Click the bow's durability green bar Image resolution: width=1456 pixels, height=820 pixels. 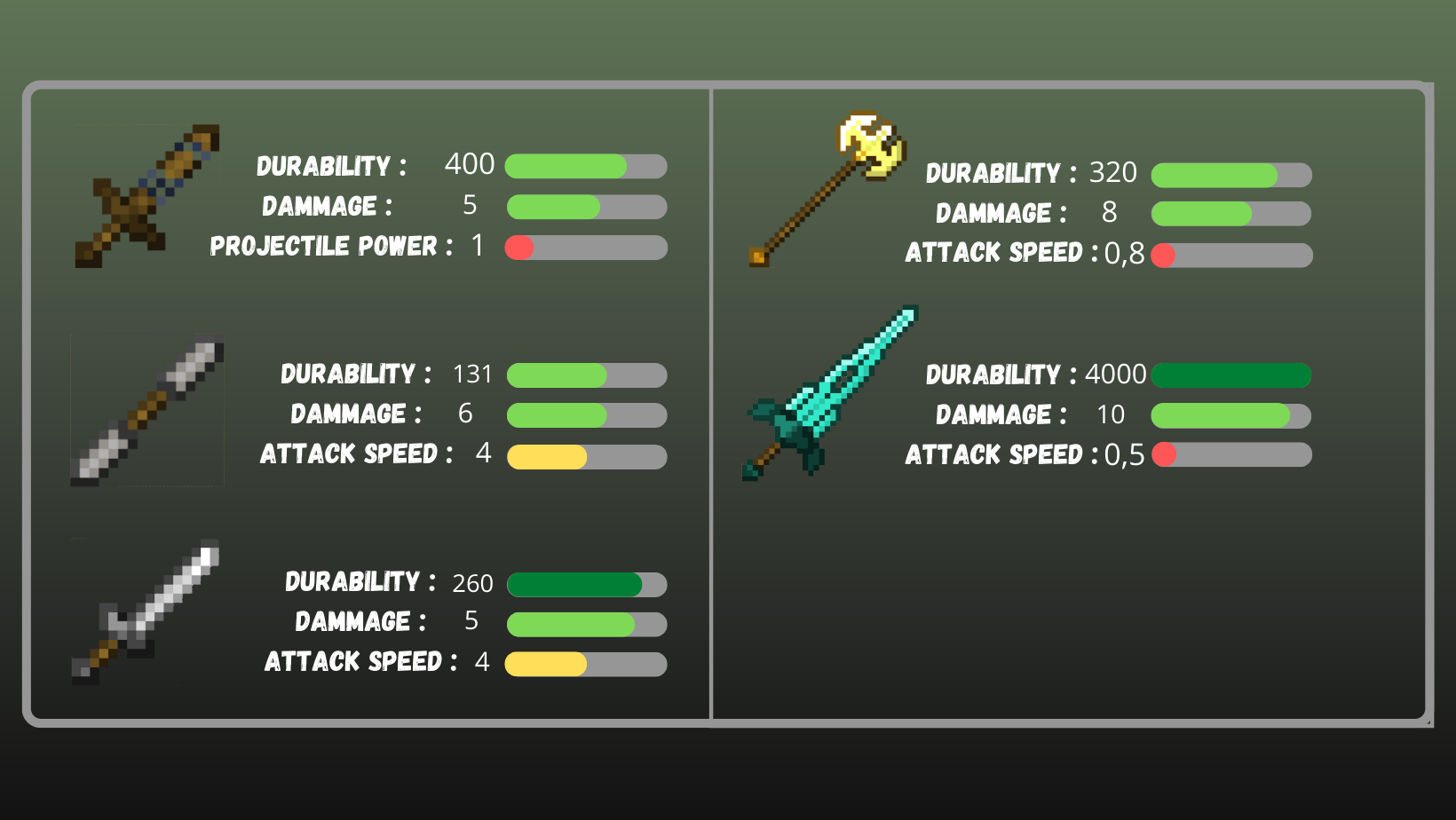coord(564,166)
